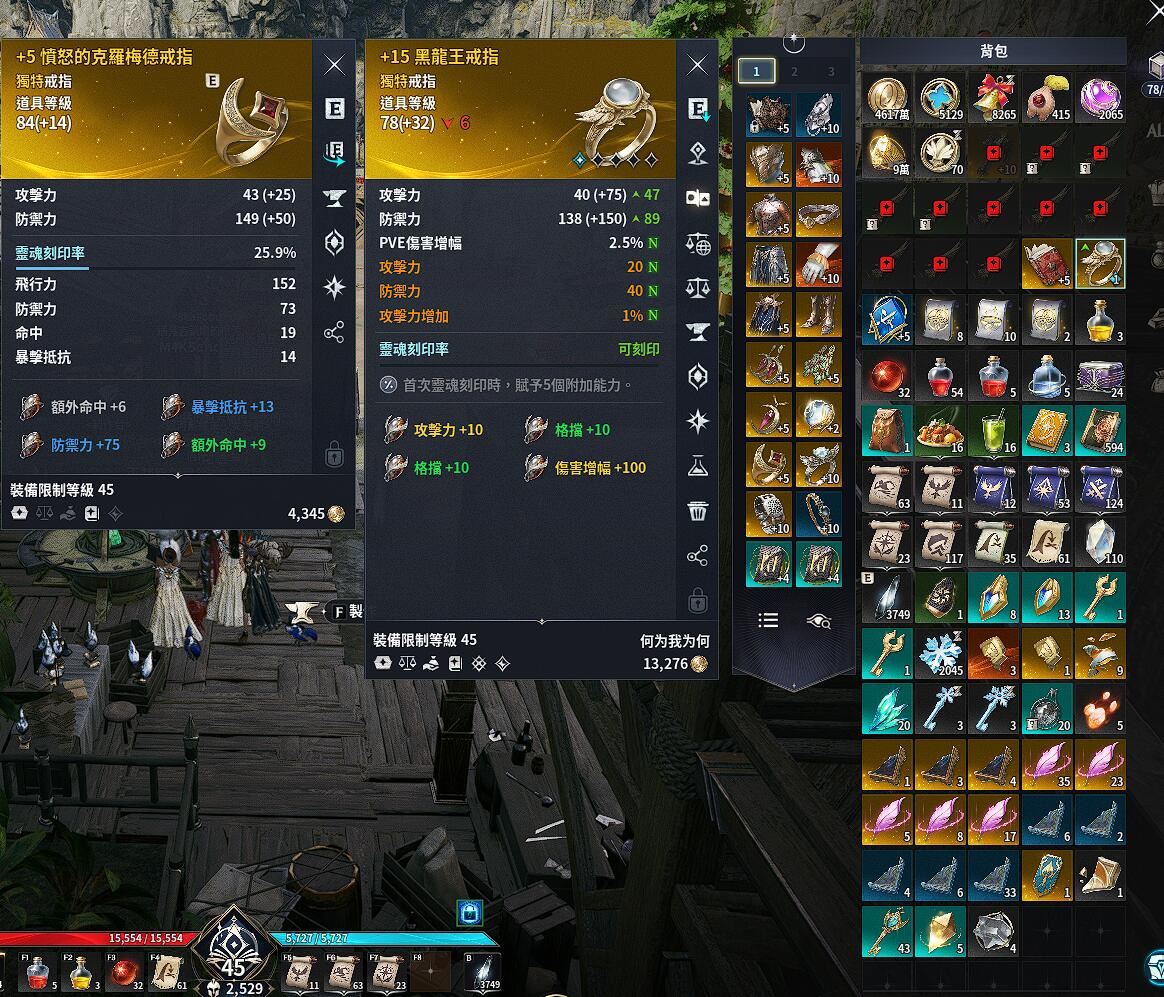Select the white crystal stack of 110
Screen dimensions: 1164x997
(x=1100, y=541)
